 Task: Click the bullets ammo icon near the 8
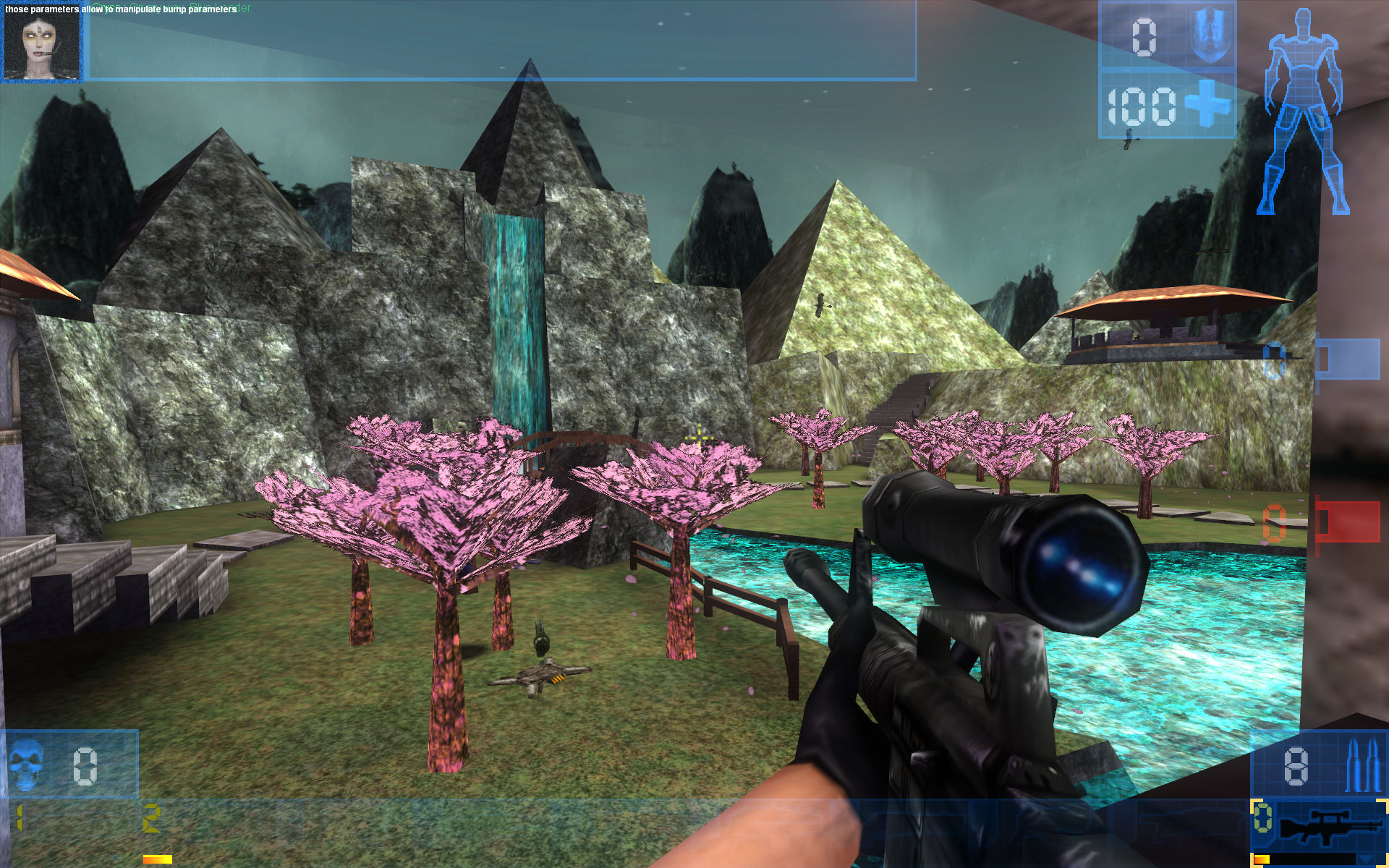(x=1362, y=765)
